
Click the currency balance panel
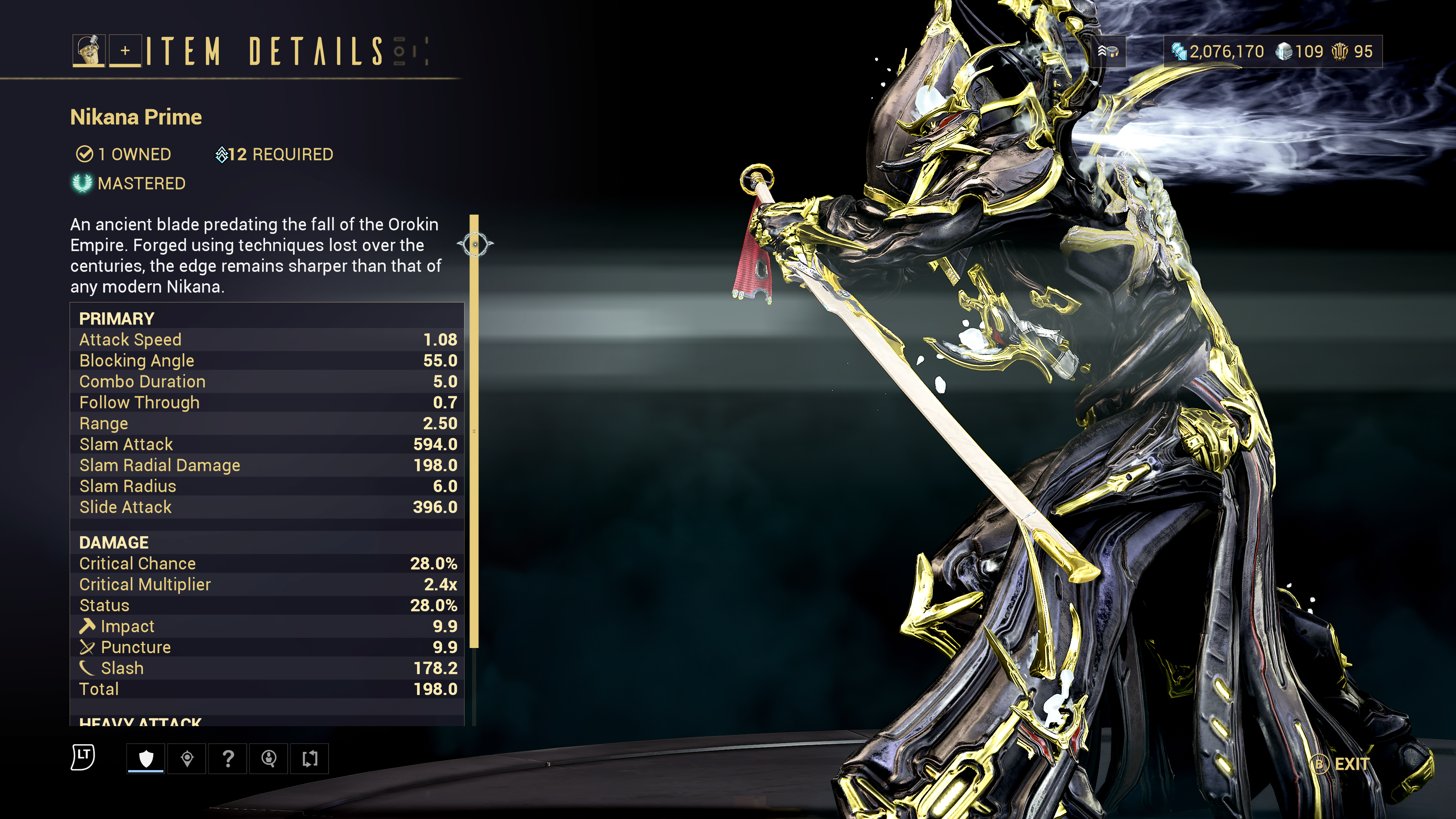tap(1273, 52)
